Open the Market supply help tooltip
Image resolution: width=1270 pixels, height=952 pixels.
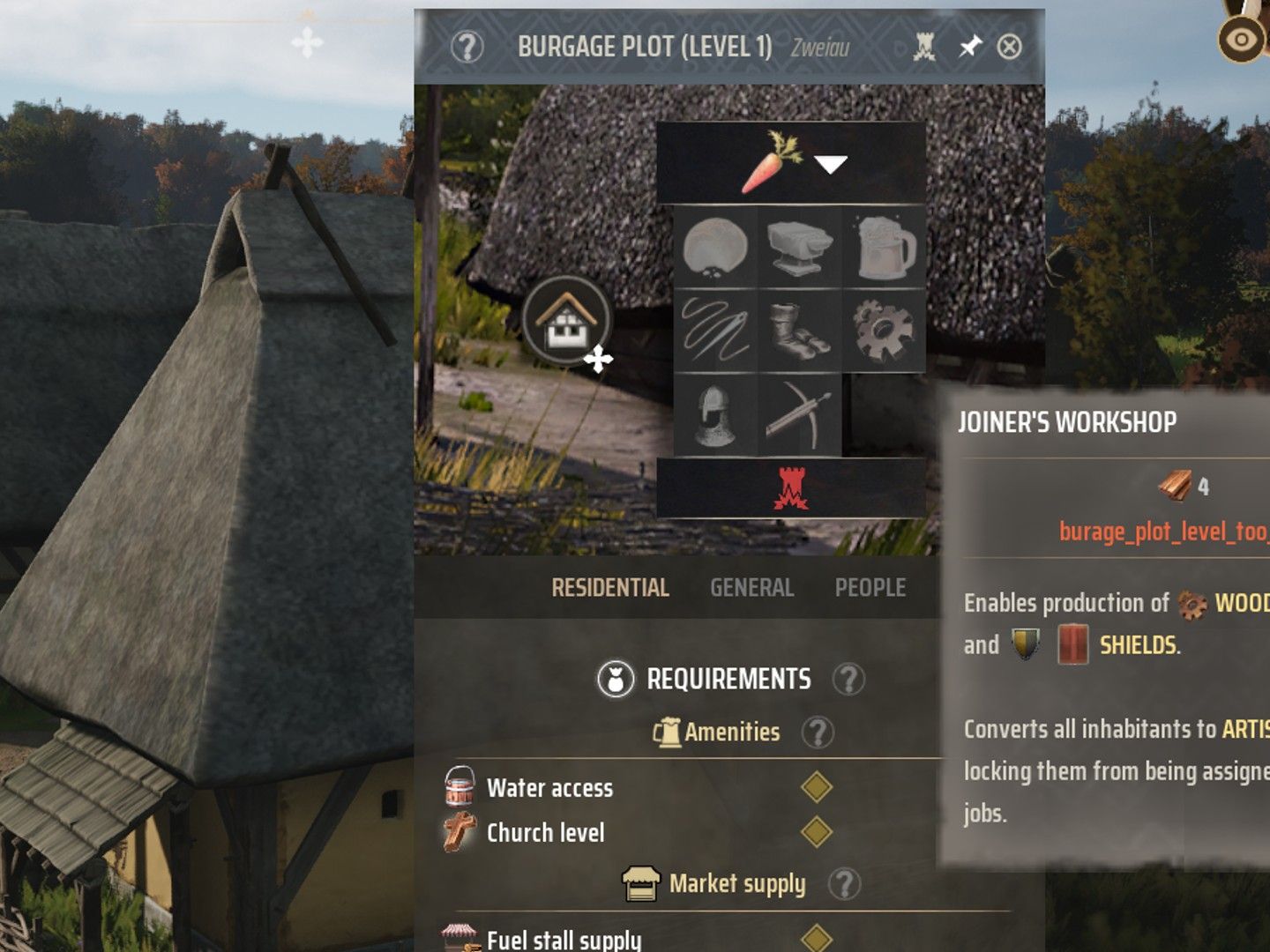point(844,884)
